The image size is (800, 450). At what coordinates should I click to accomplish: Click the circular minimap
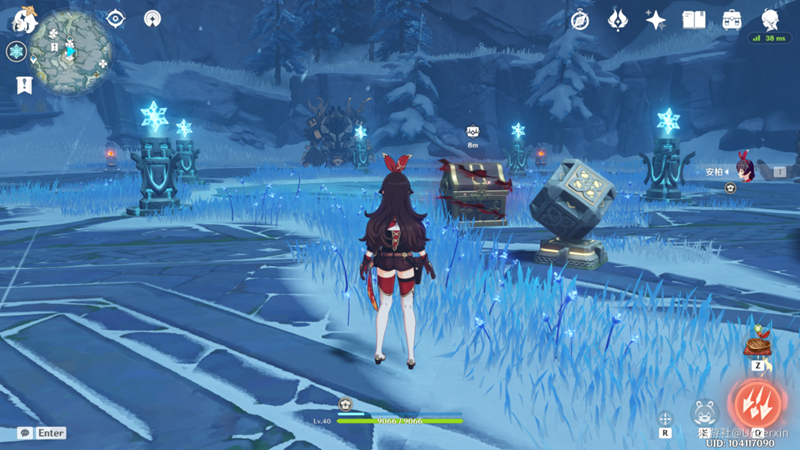coord(70,52)
